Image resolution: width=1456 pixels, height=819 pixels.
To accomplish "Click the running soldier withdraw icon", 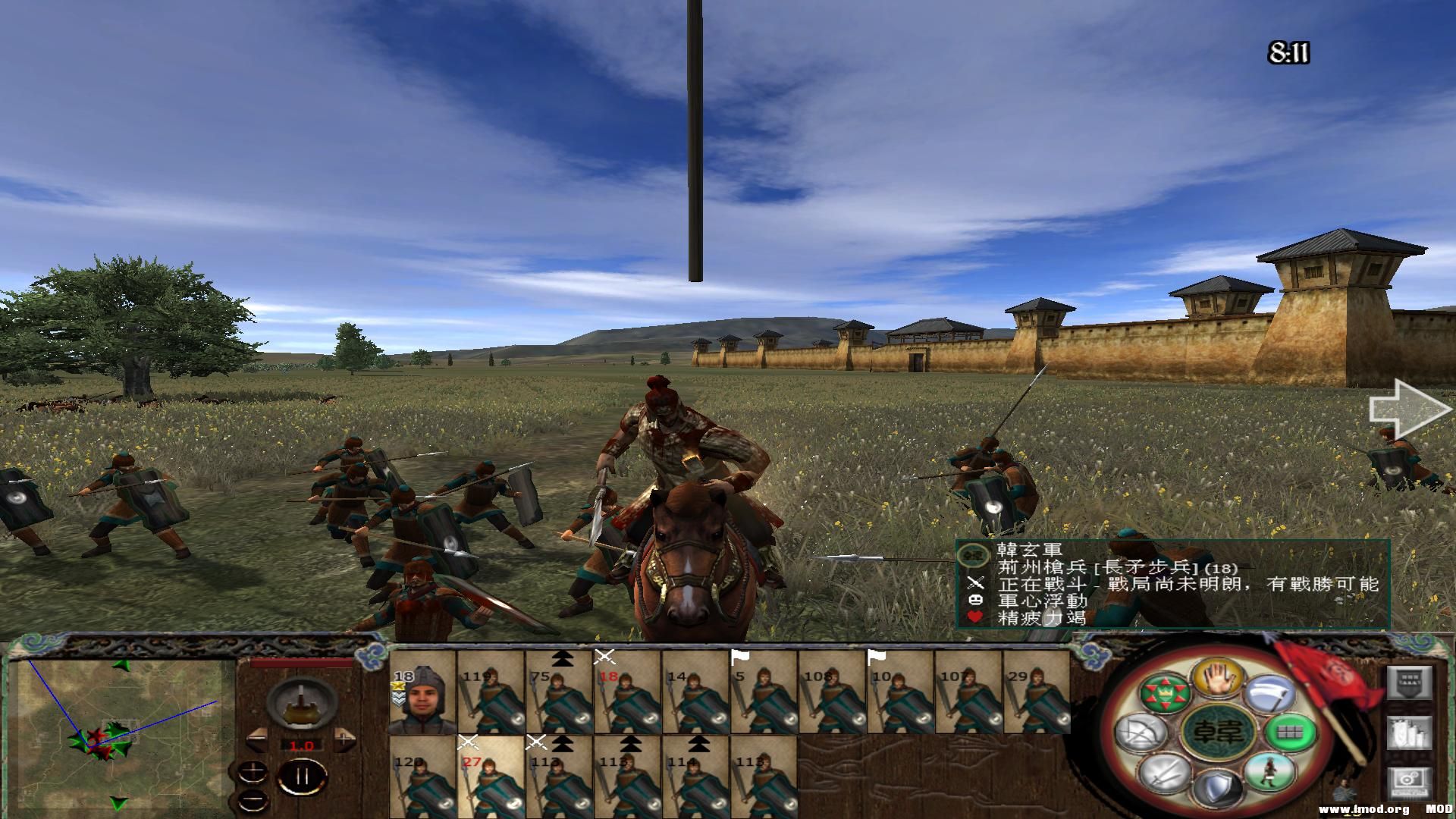I will [1270, 773].
